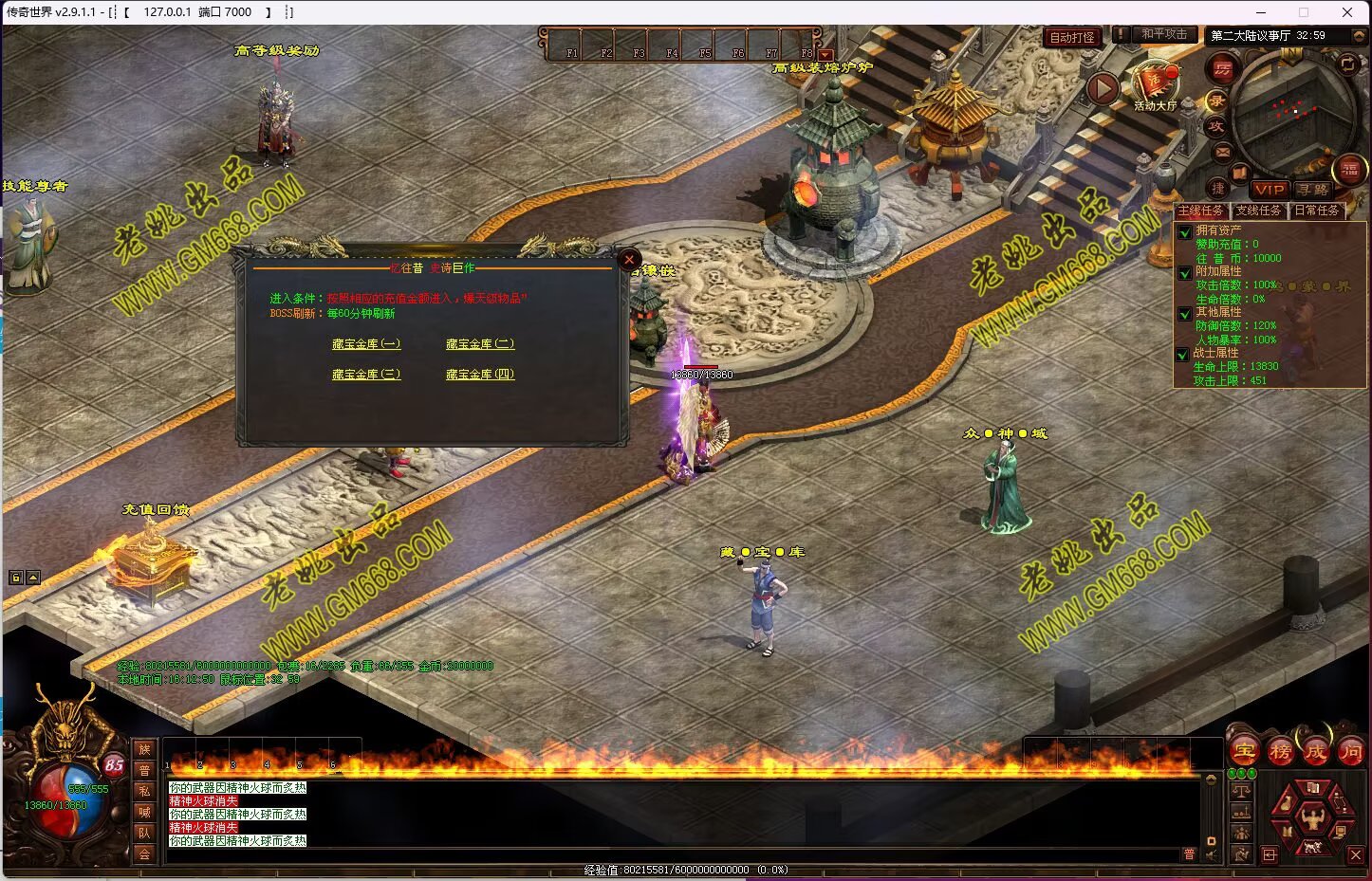Click the VIP button
The image size is (1372, 881).
click(x=1269, y=190)
